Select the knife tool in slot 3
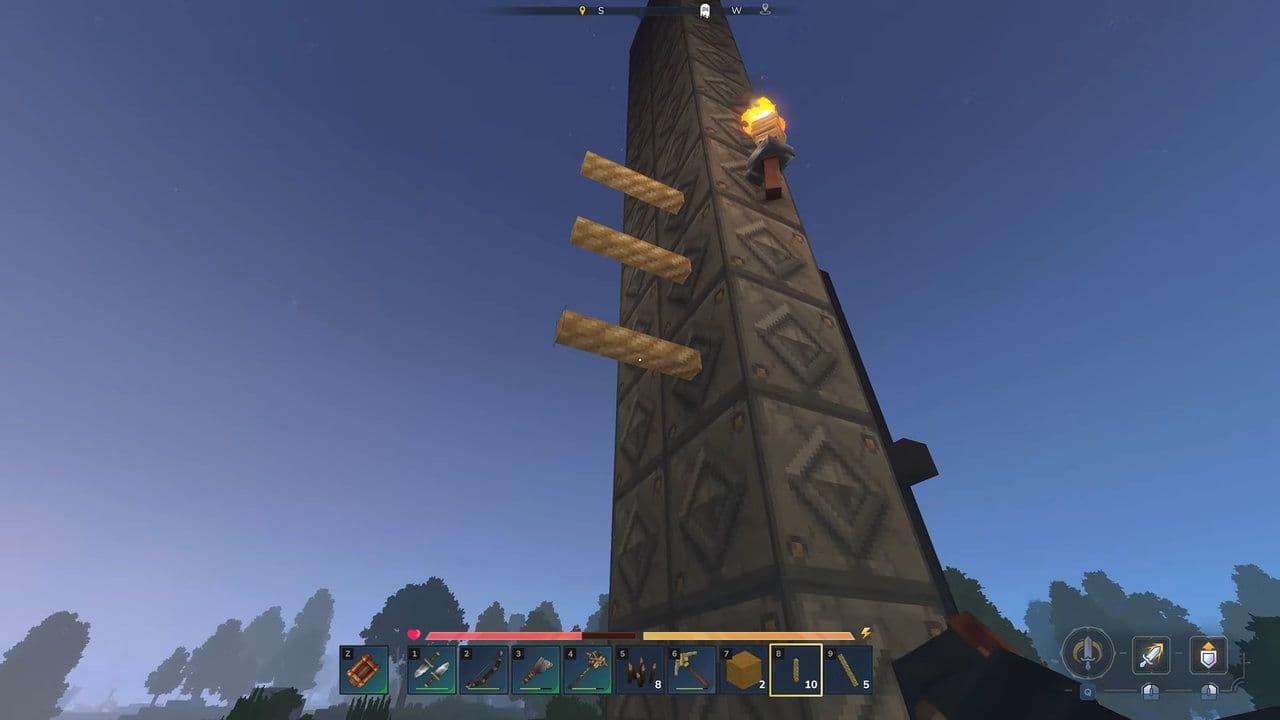1280x720 pixels. coord(537,670)
